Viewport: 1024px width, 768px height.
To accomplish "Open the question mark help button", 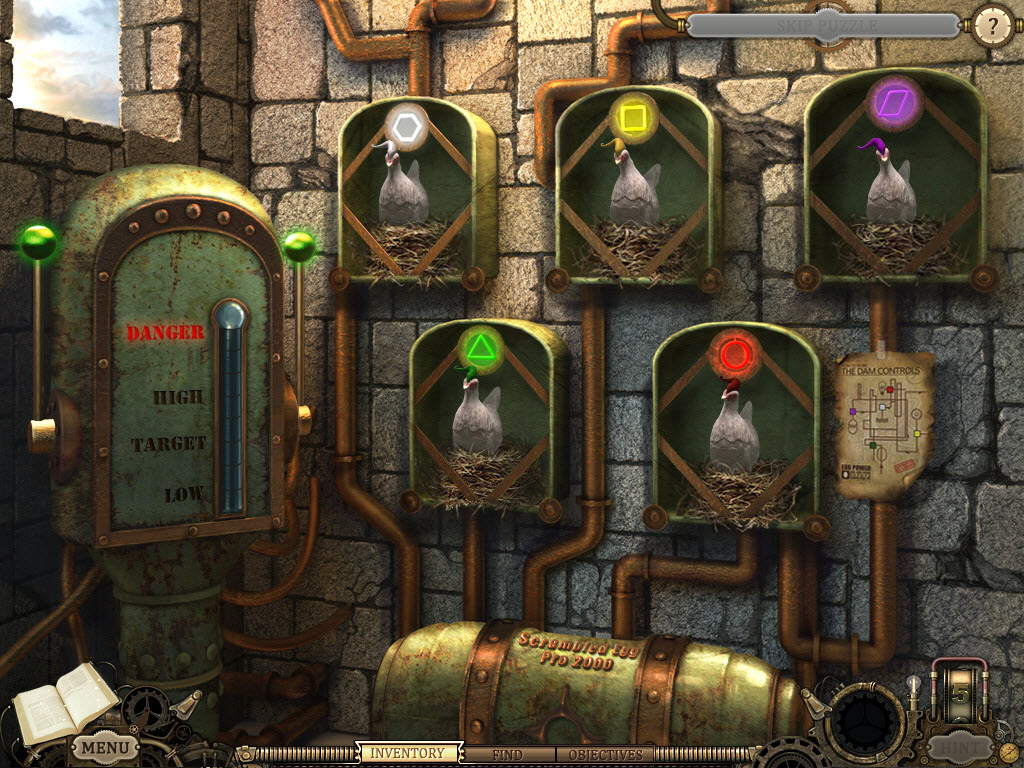I will [x=993, y=27].
